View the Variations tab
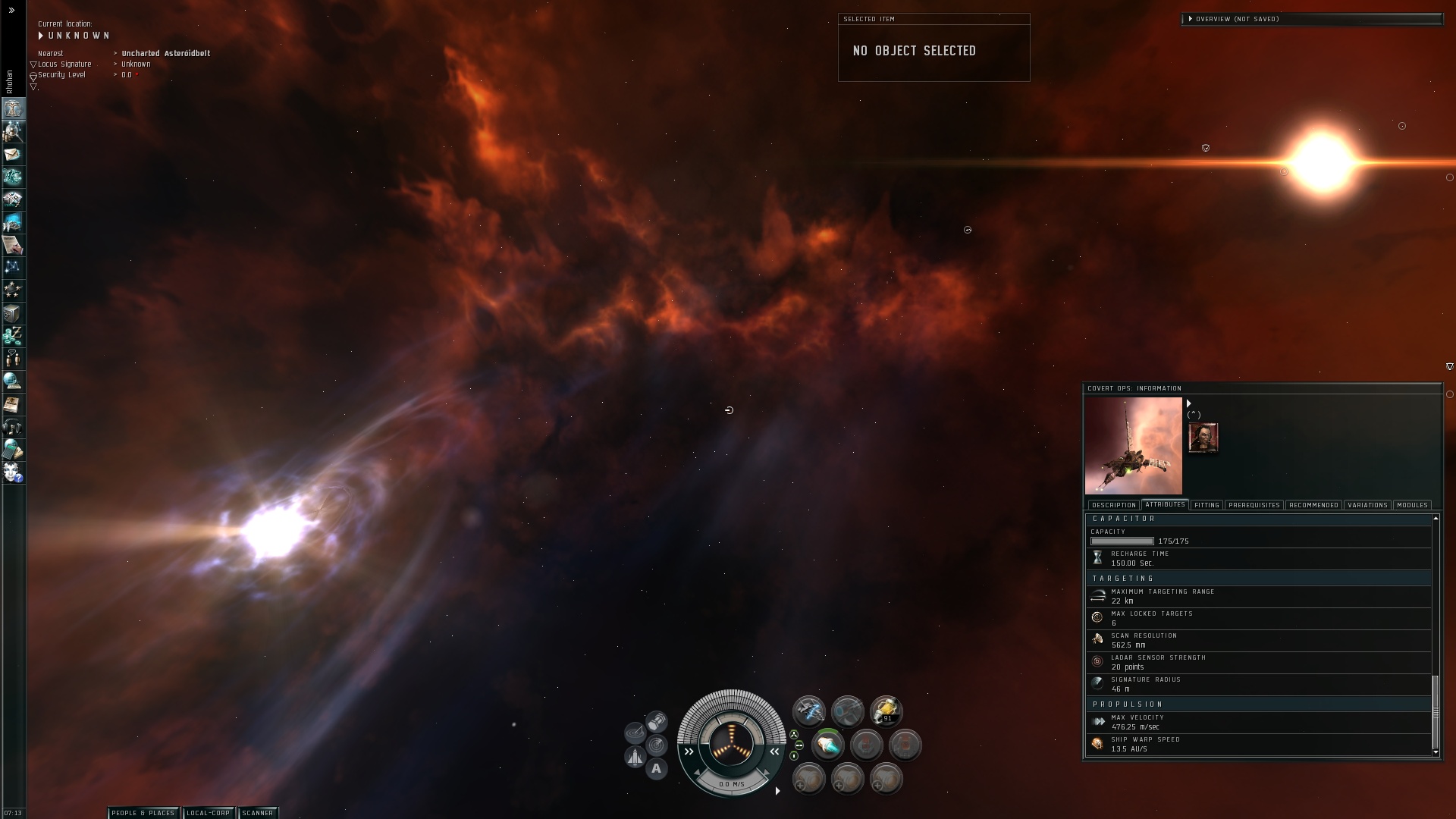 tap(1367, 505)
